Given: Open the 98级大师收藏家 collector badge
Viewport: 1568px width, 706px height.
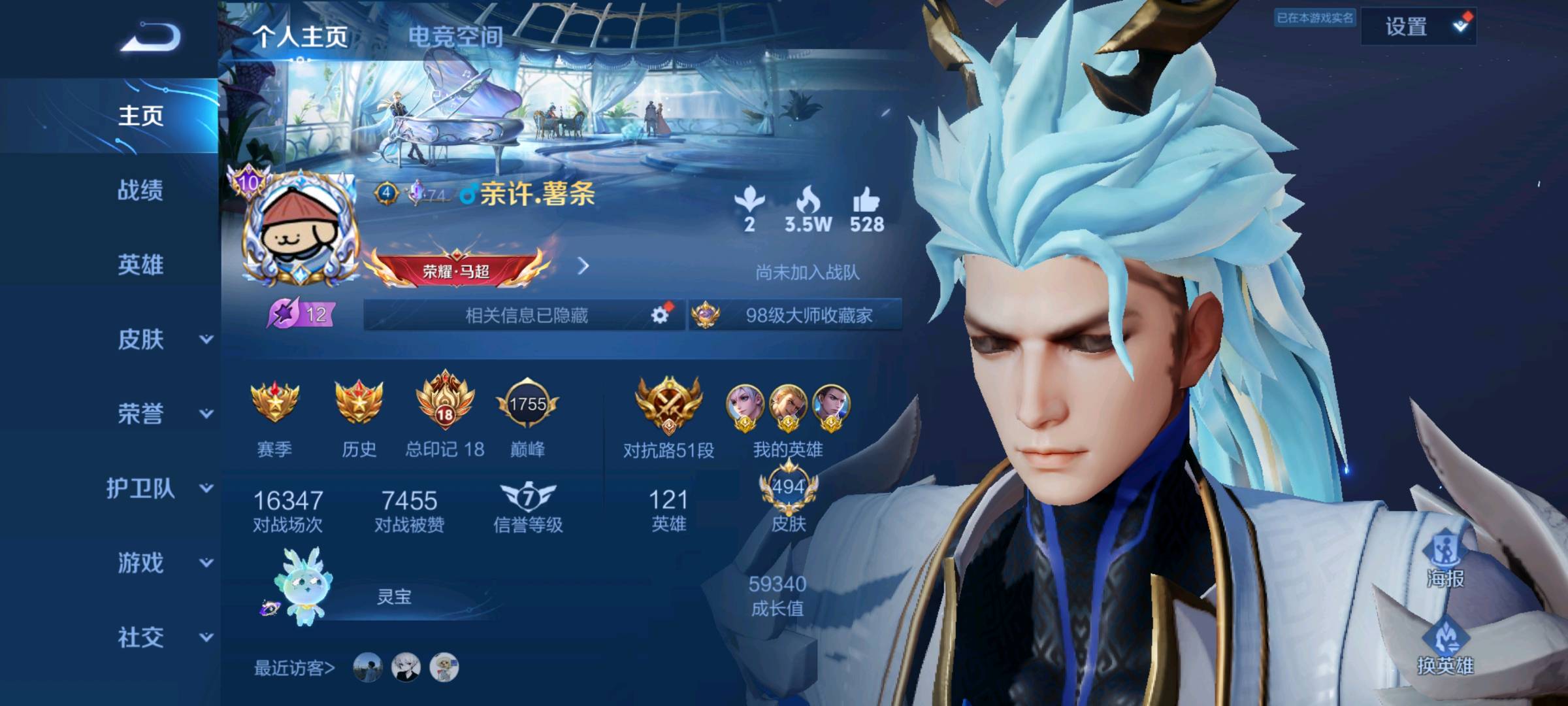Looking at the screenshot, I should click(796, 316).
